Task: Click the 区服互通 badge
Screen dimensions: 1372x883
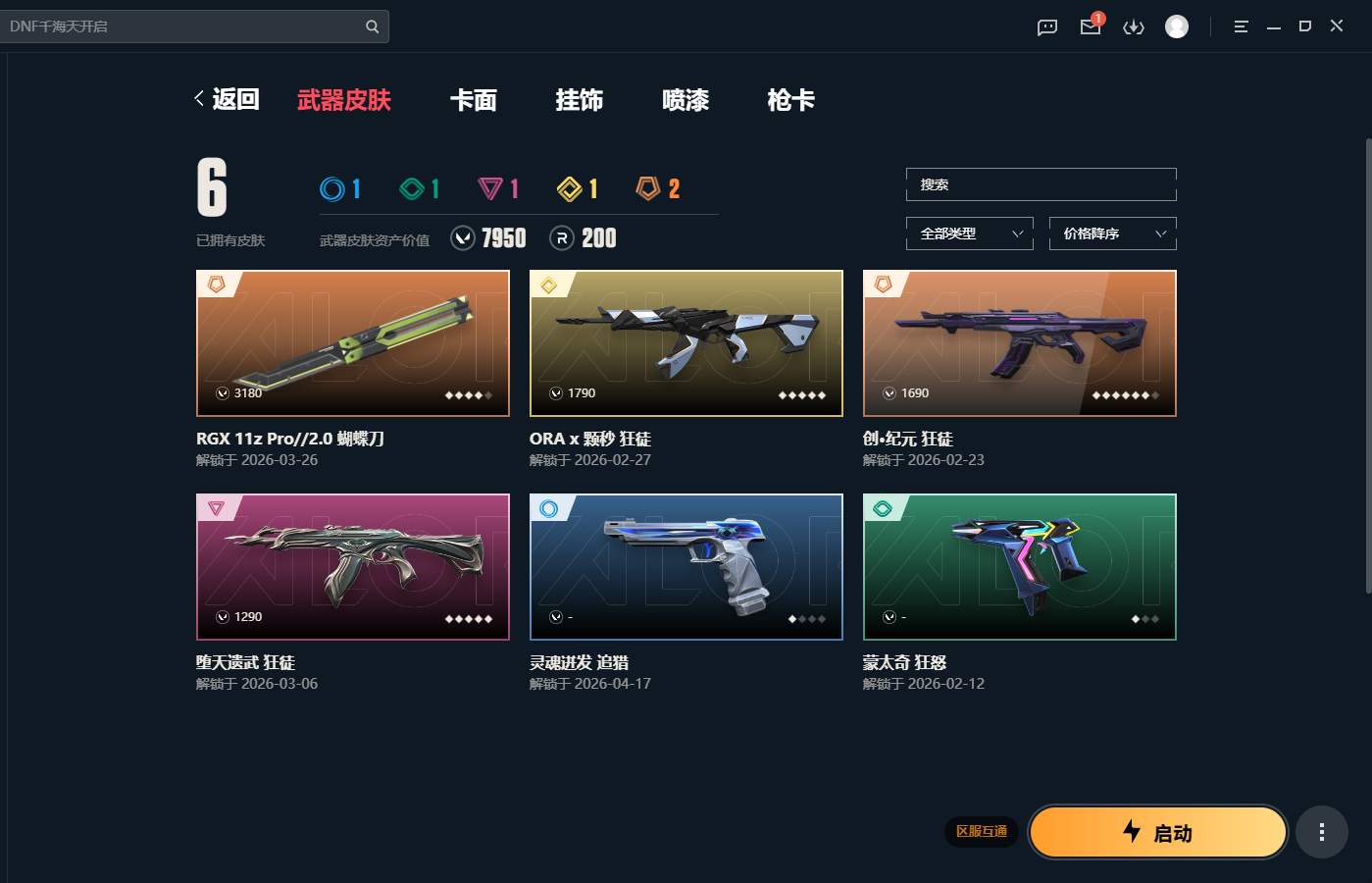Action: (982, 831)
